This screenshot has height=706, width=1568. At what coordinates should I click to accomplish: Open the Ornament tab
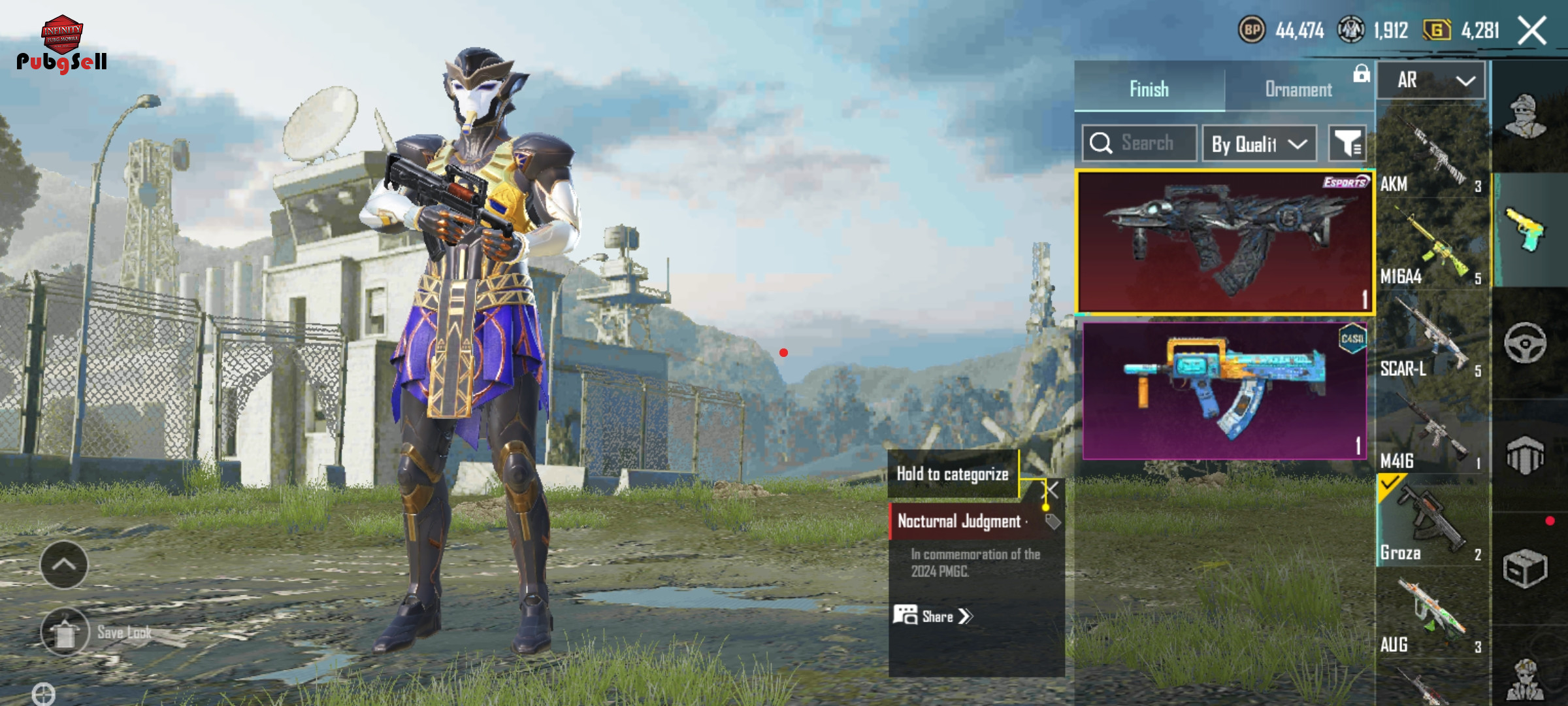click(x=1298, y=89)
